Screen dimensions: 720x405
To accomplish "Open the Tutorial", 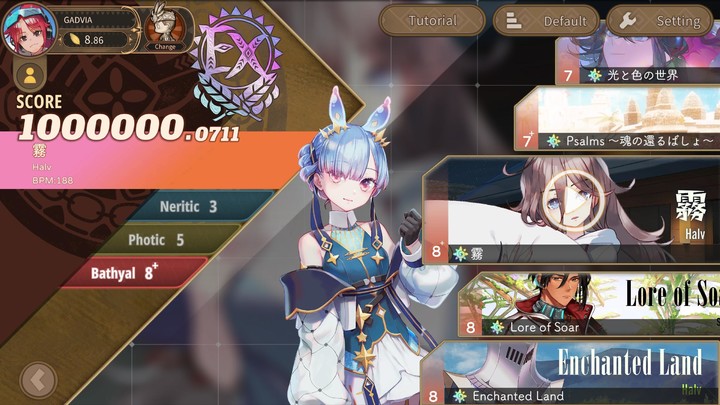I will (x=432, y=20).
